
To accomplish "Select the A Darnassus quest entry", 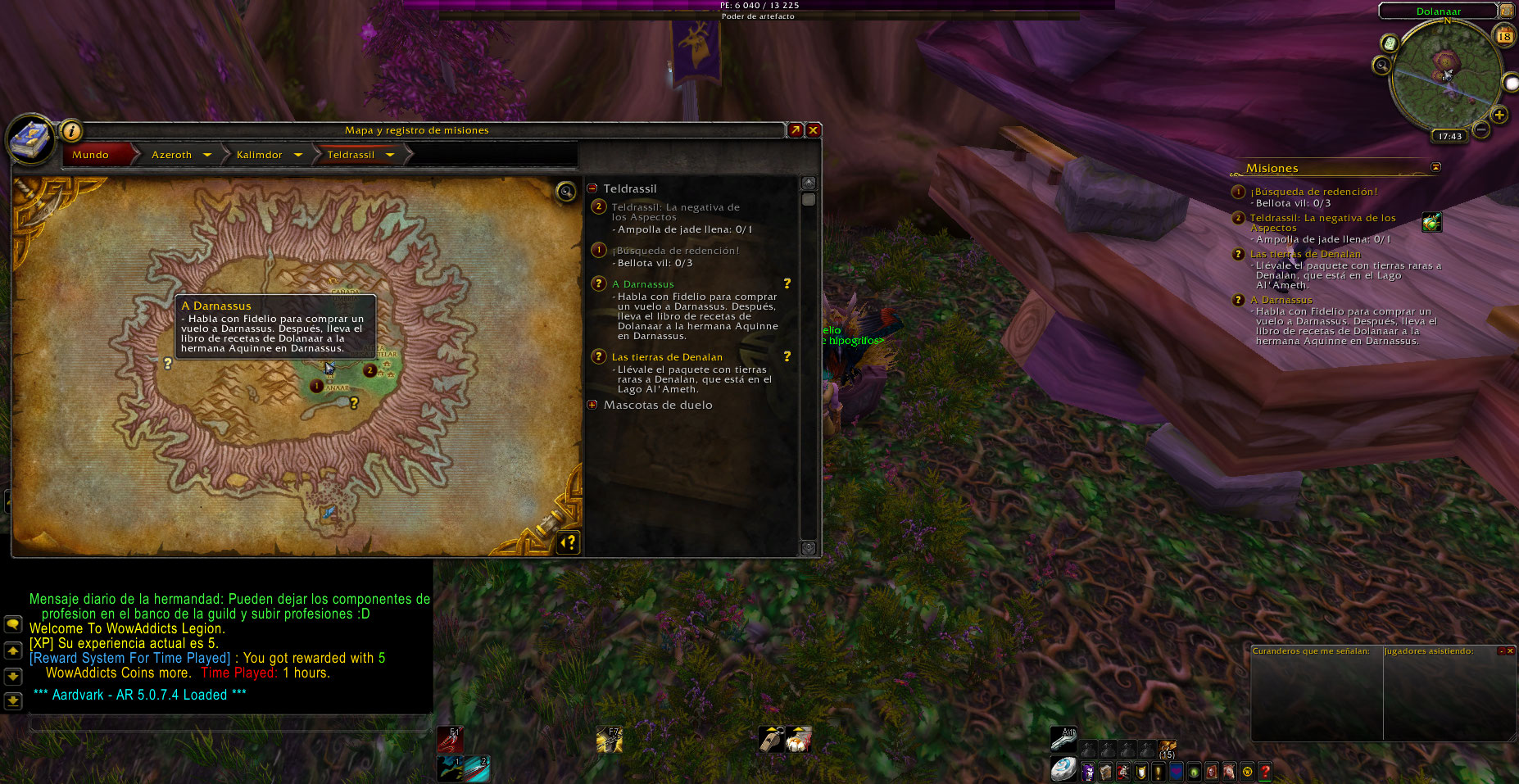I will (643, 284).
